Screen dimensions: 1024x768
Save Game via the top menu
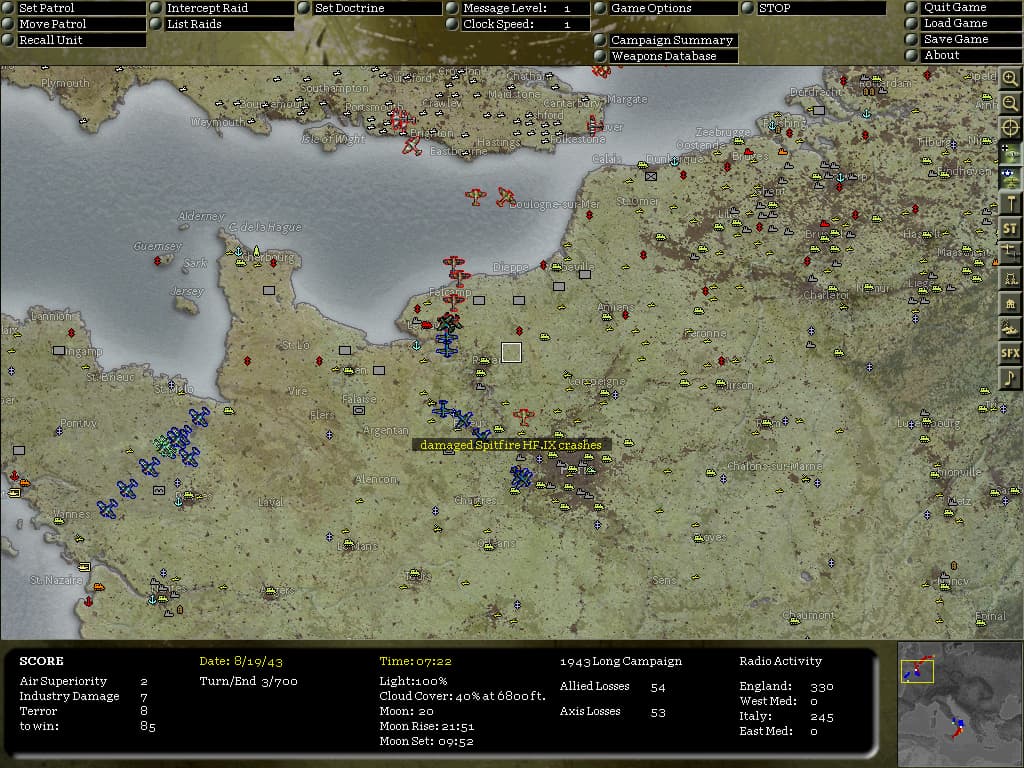pyautogui.click(x=966, y=40)
